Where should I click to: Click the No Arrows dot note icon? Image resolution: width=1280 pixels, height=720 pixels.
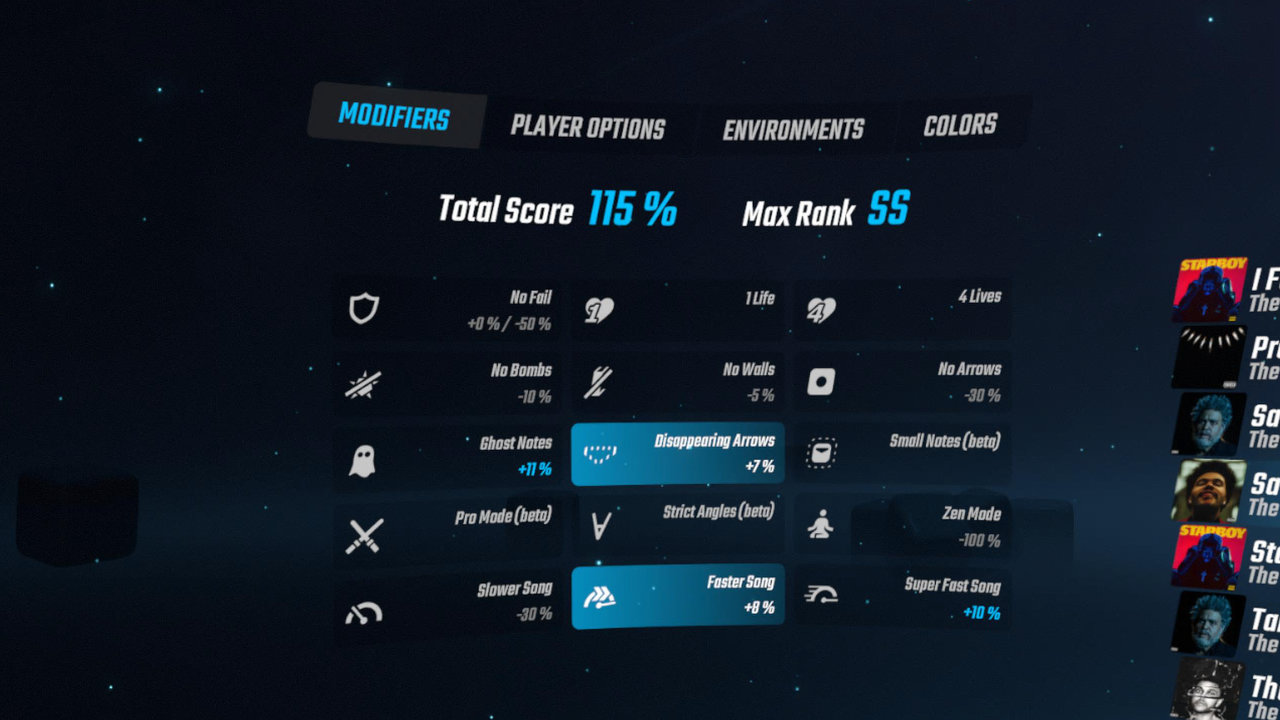coord(820,381)
